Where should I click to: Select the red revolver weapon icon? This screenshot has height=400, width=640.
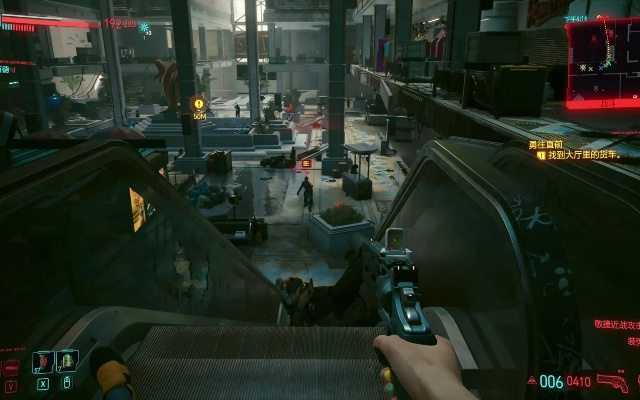coord(612,381)
